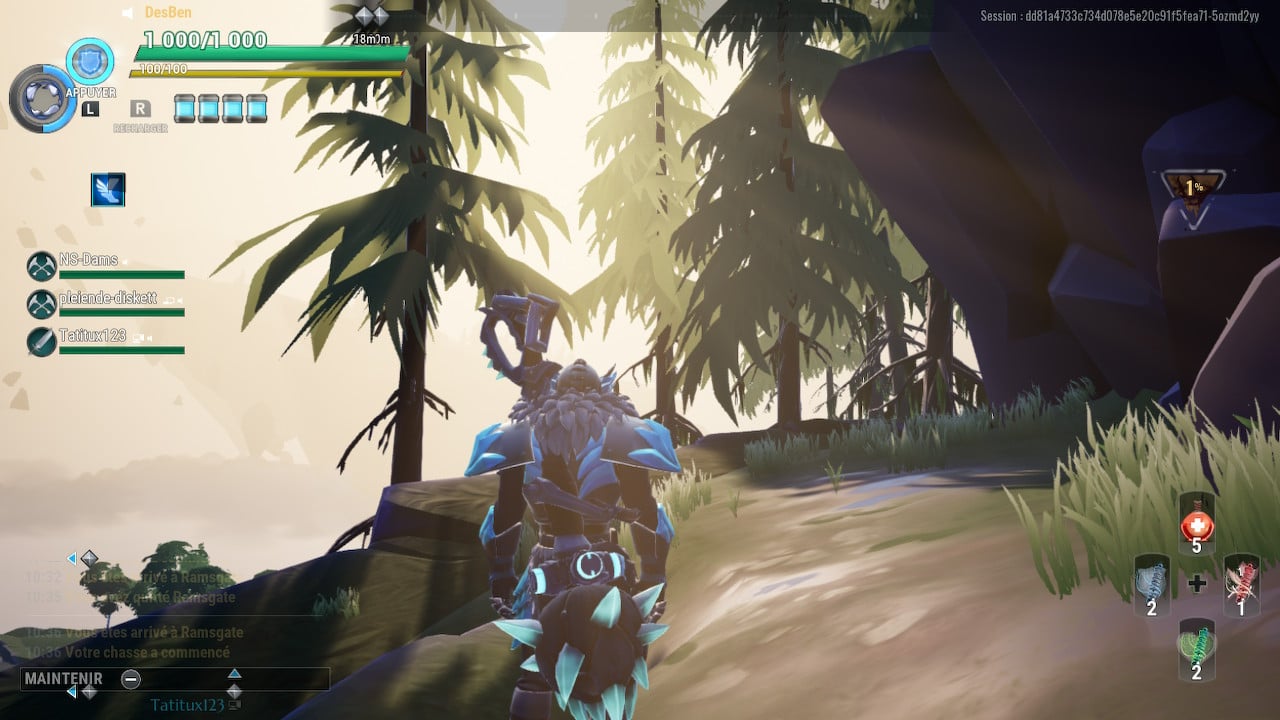This screenshot has height=720, width=1280.
Task: Use the blue tonic on the left
Action: (x=1151, y=585)
